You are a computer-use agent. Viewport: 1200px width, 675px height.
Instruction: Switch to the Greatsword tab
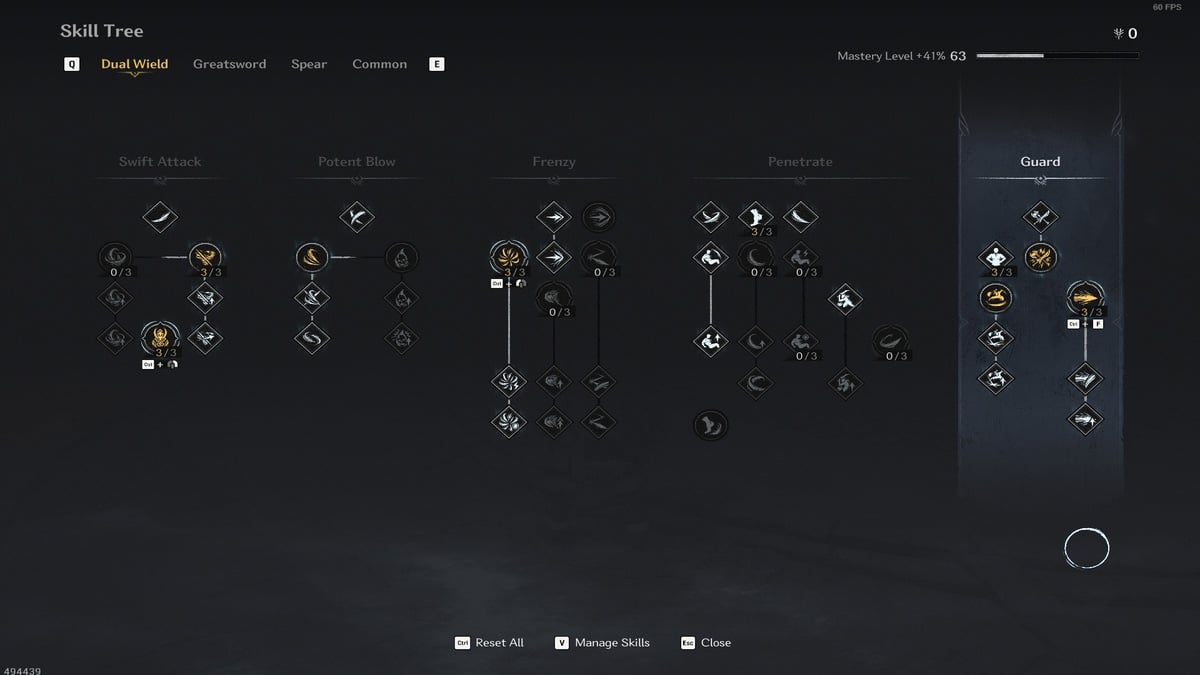(229, 64)
